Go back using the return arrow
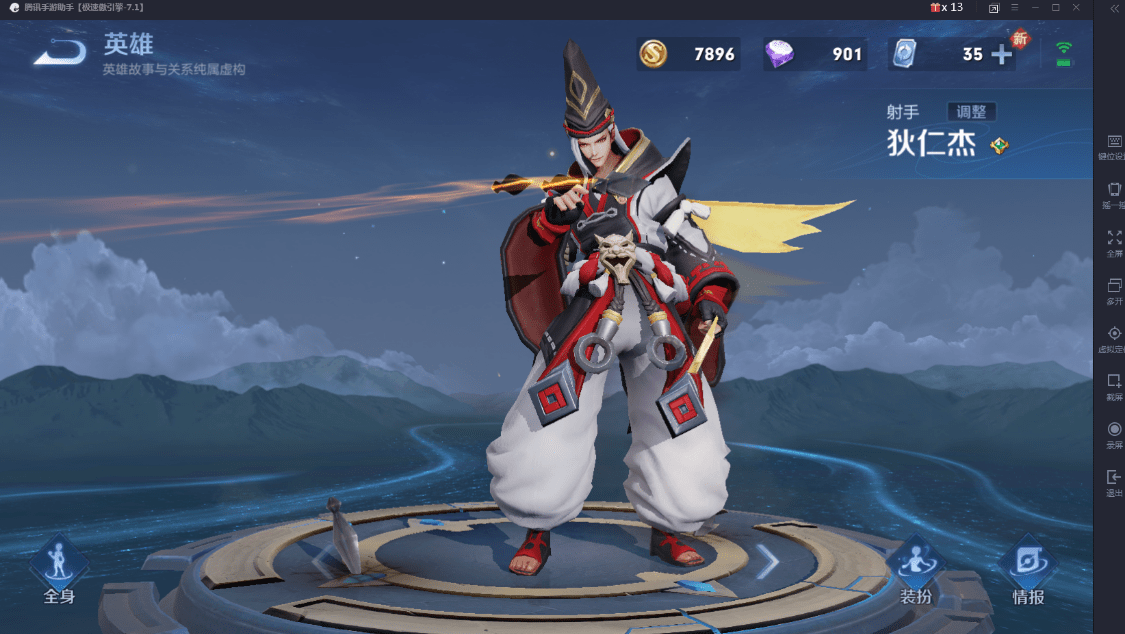The height and width of the screenshot is (634, 1125). pyautogui.click(x=59, y=53)
